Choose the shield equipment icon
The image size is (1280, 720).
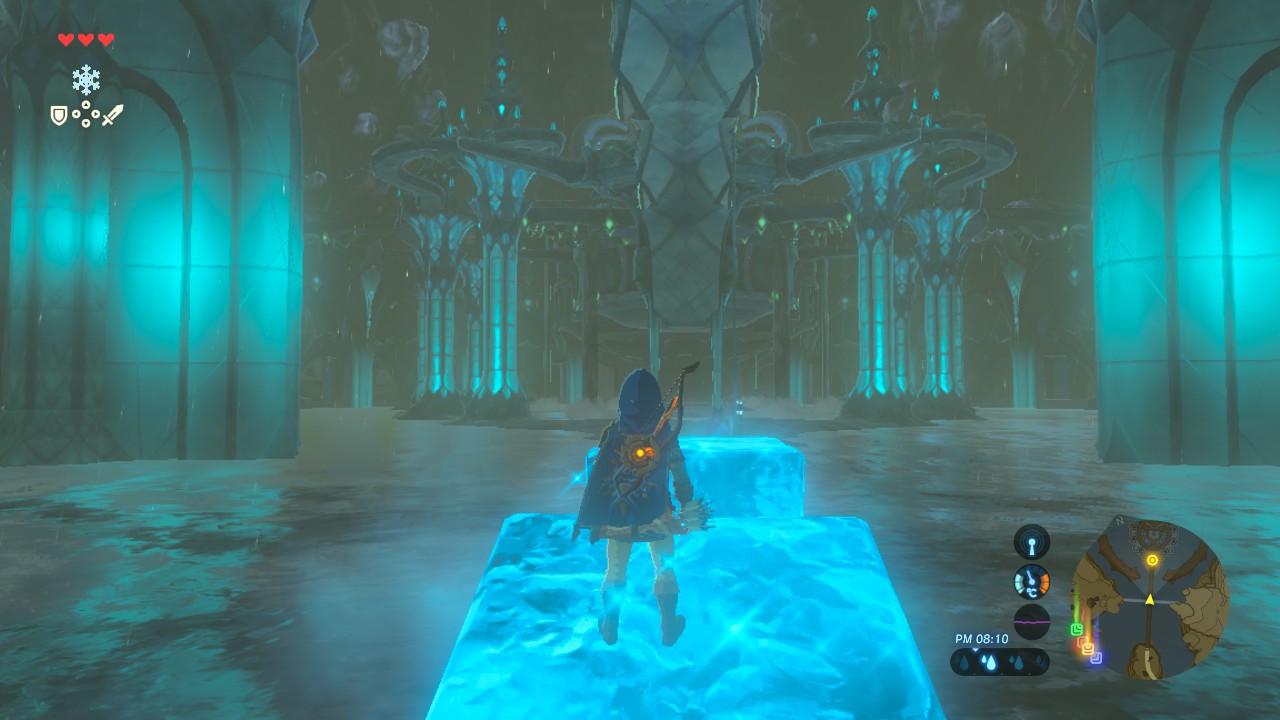(x=59, y=116)
